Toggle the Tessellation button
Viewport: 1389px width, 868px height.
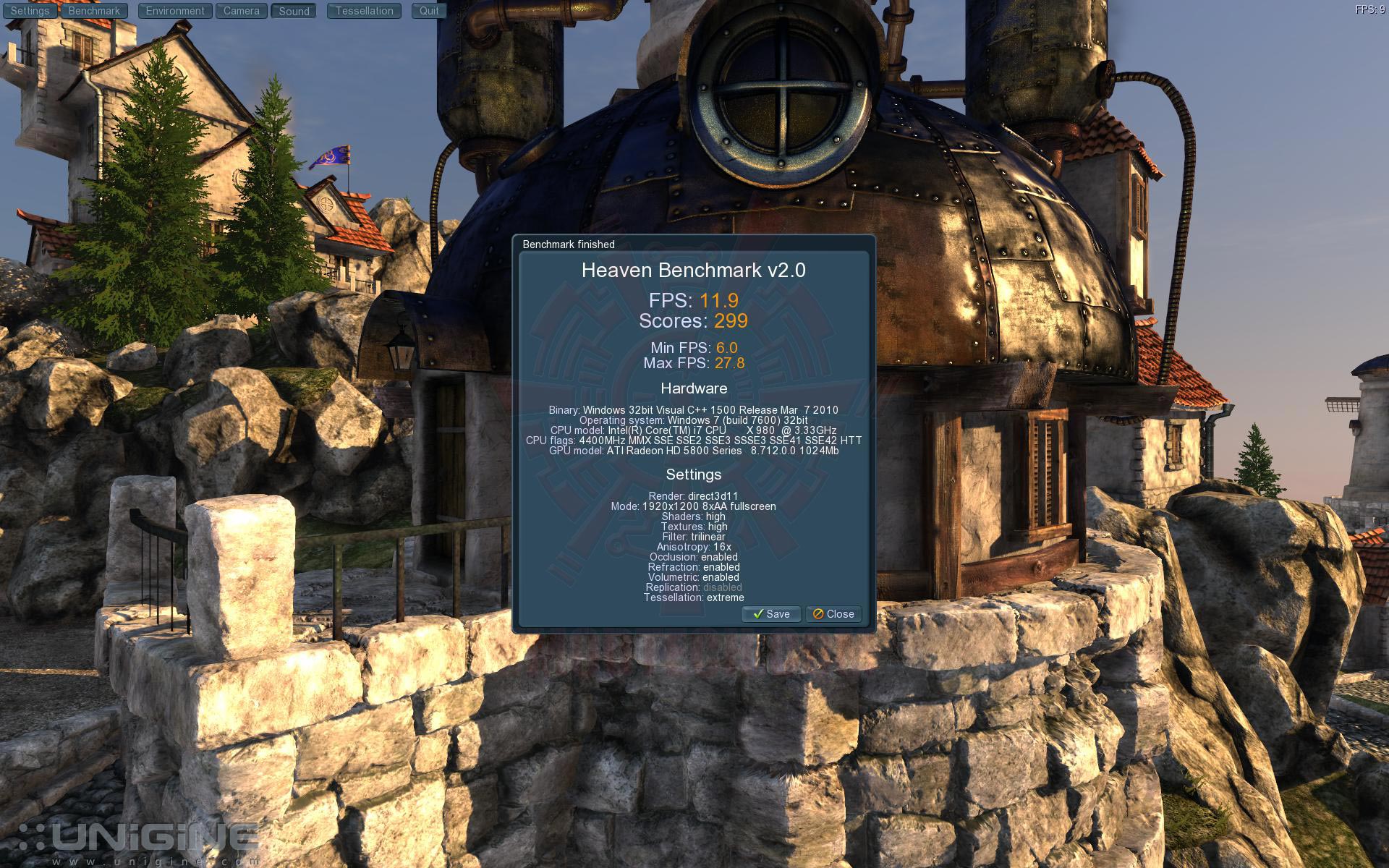(364, 11)
